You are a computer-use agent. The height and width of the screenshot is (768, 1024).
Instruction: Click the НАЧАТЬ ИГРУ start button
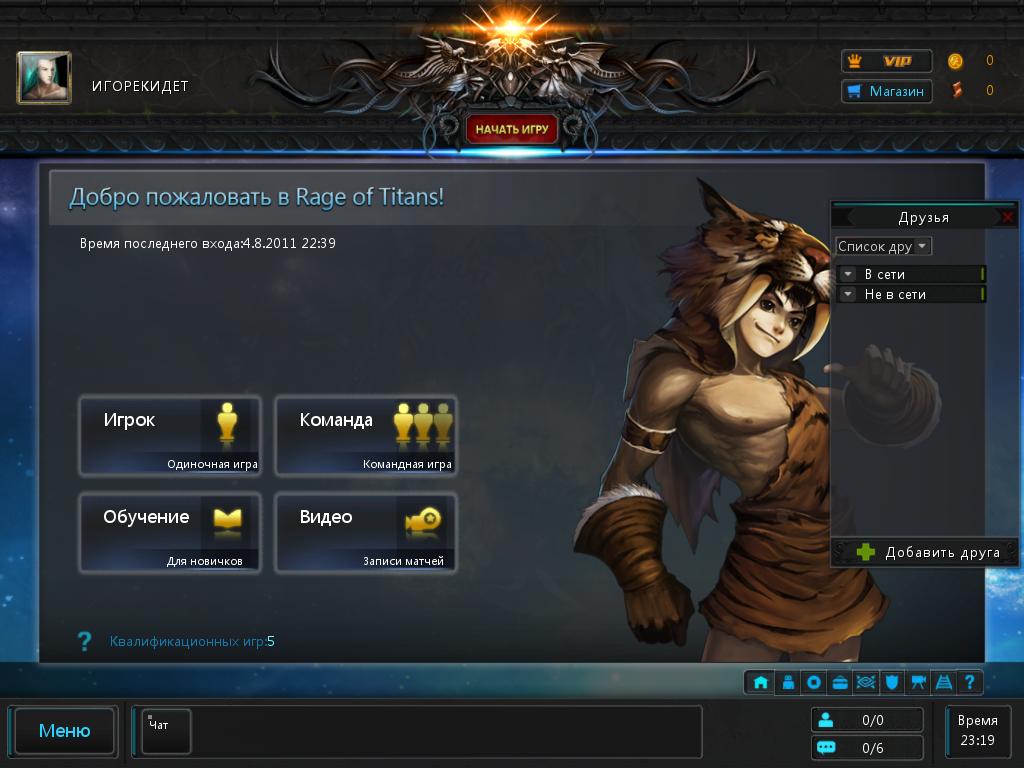(512, 129)
